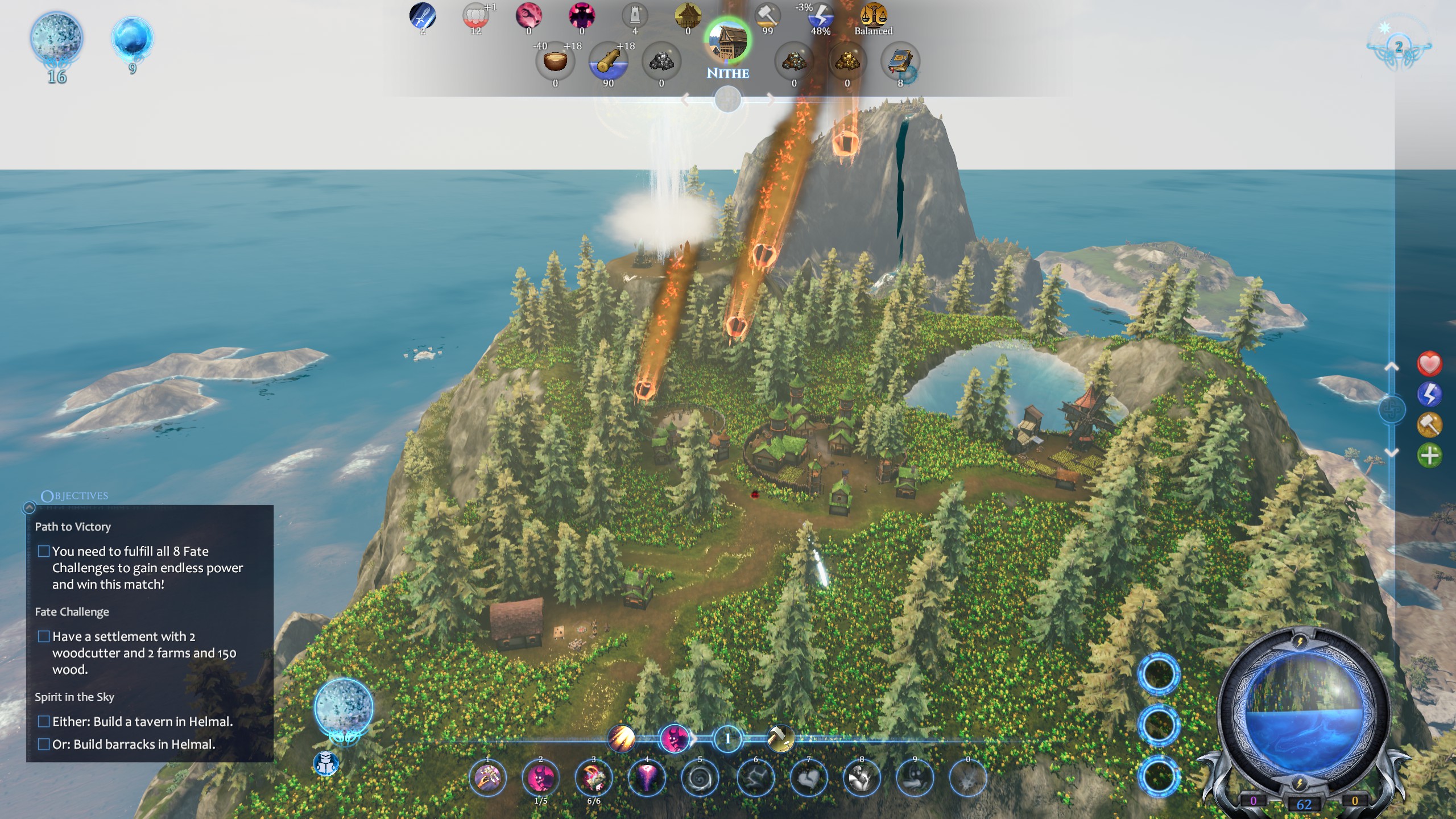Pick the lightning crack spell in slot 6
This screenshot has height=819, width=1456.
coord(755,778)
